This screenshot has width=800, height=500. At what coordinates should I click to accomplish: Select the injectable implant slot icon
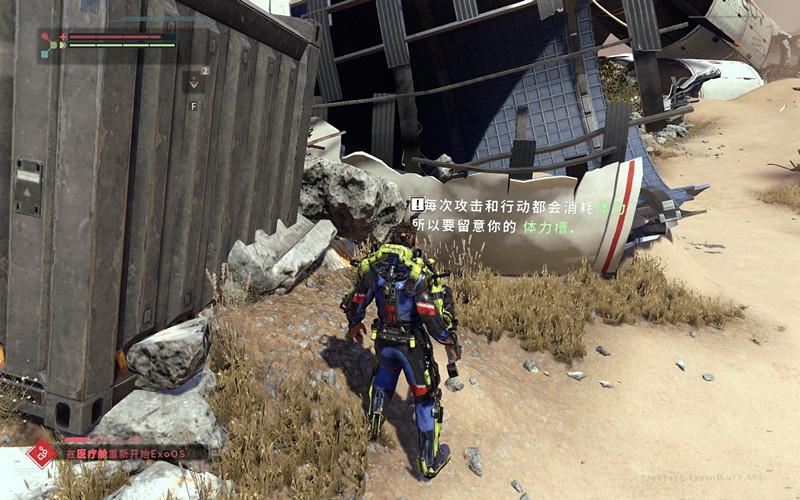coord(194,81)
